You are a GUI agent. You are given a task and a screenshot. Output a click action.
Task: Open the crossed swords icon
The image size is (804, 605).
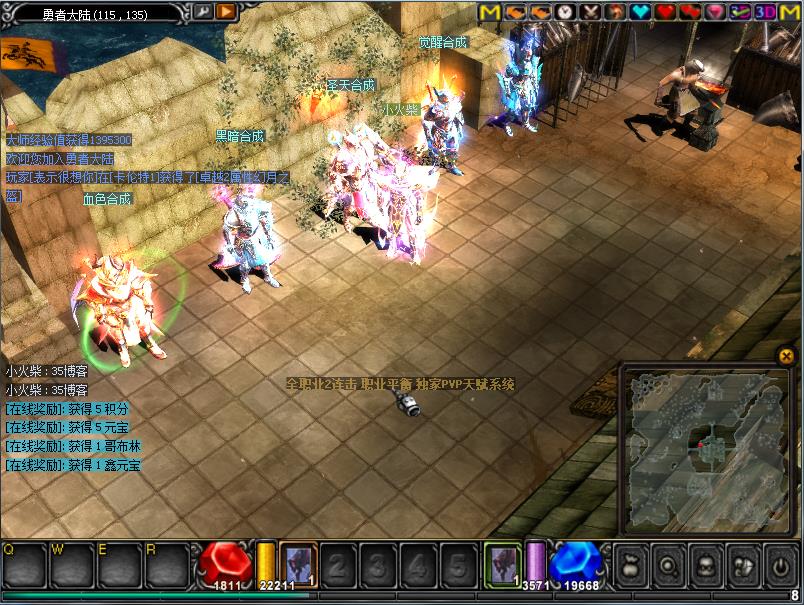tap(590, 12)
